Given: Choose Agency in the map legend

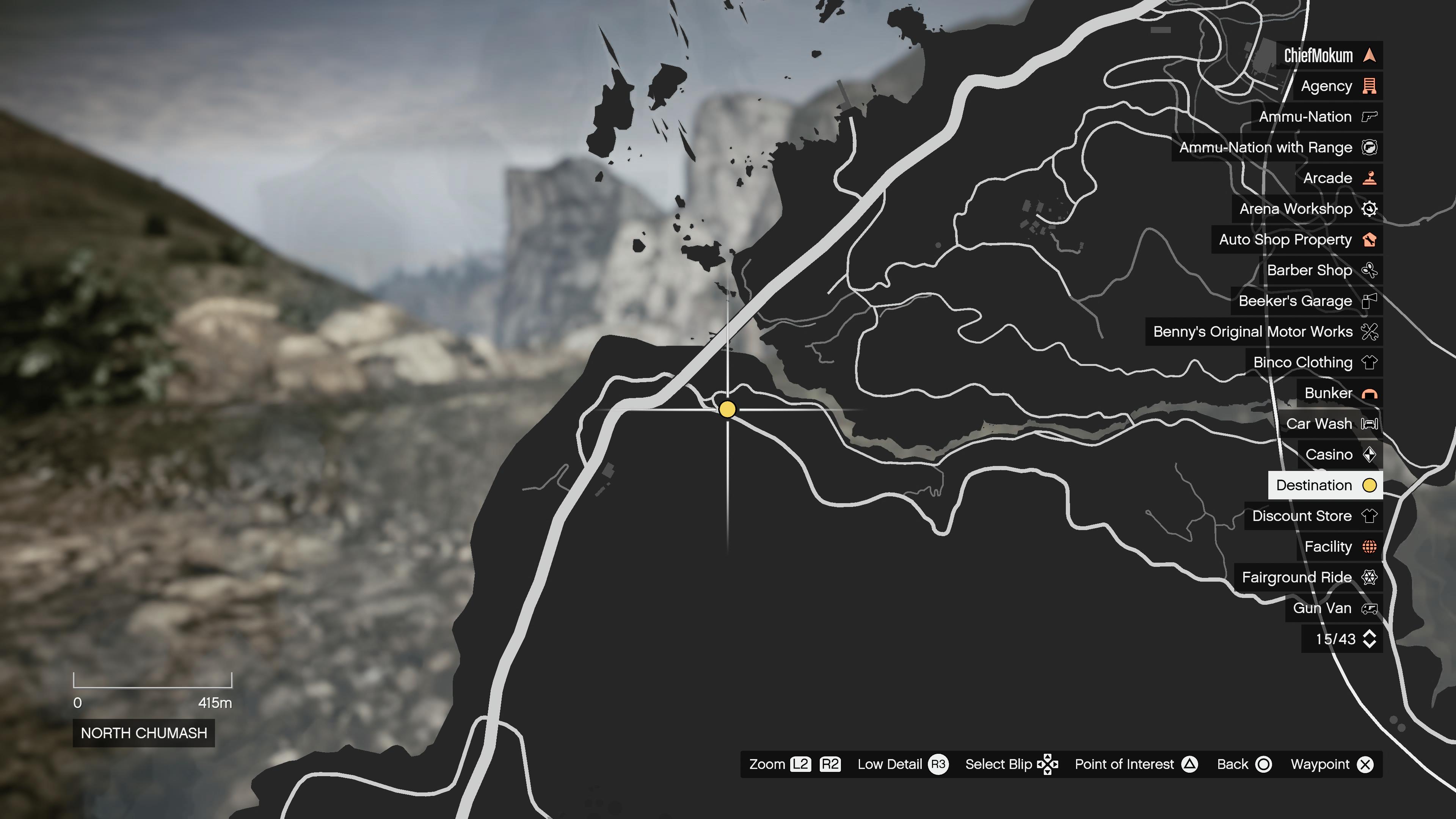Looking at the screenshot, I should tap(1337, 86).
